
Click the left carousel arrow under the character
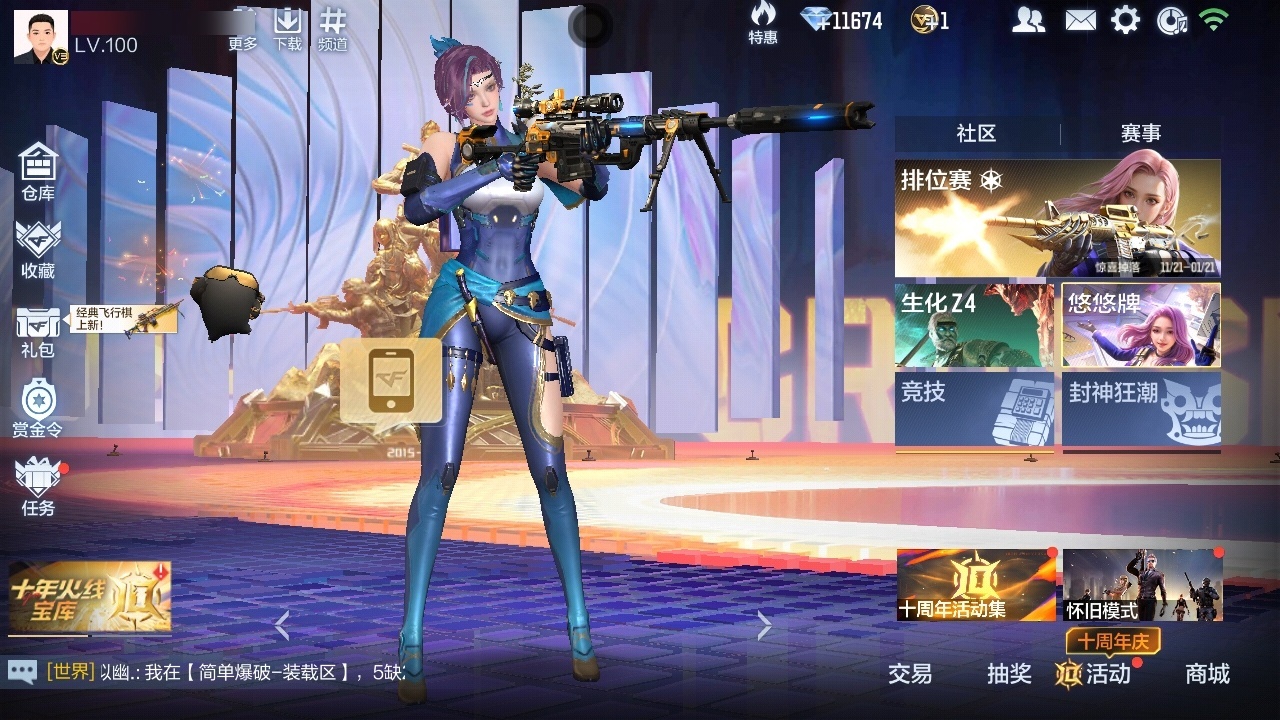click(282, 627)
